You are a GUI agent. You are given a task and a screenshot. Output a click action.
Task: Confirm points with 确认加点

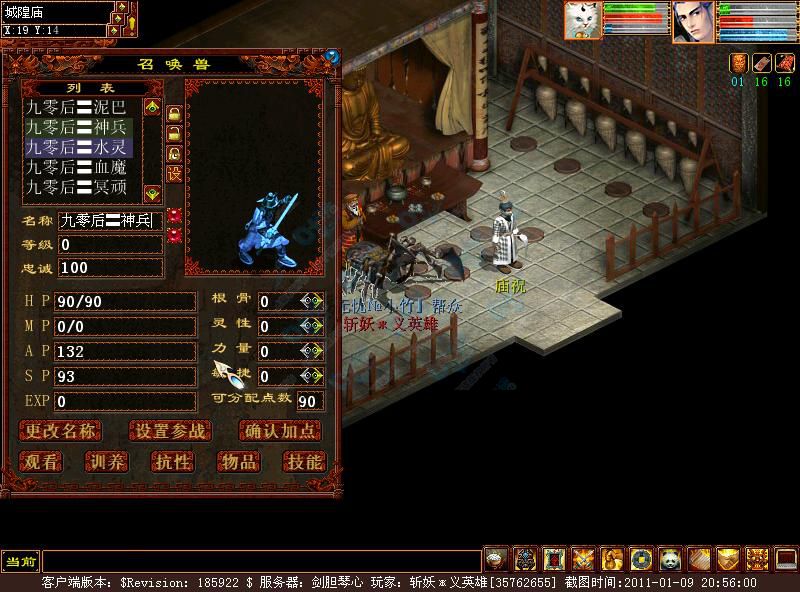coord(281,431)
